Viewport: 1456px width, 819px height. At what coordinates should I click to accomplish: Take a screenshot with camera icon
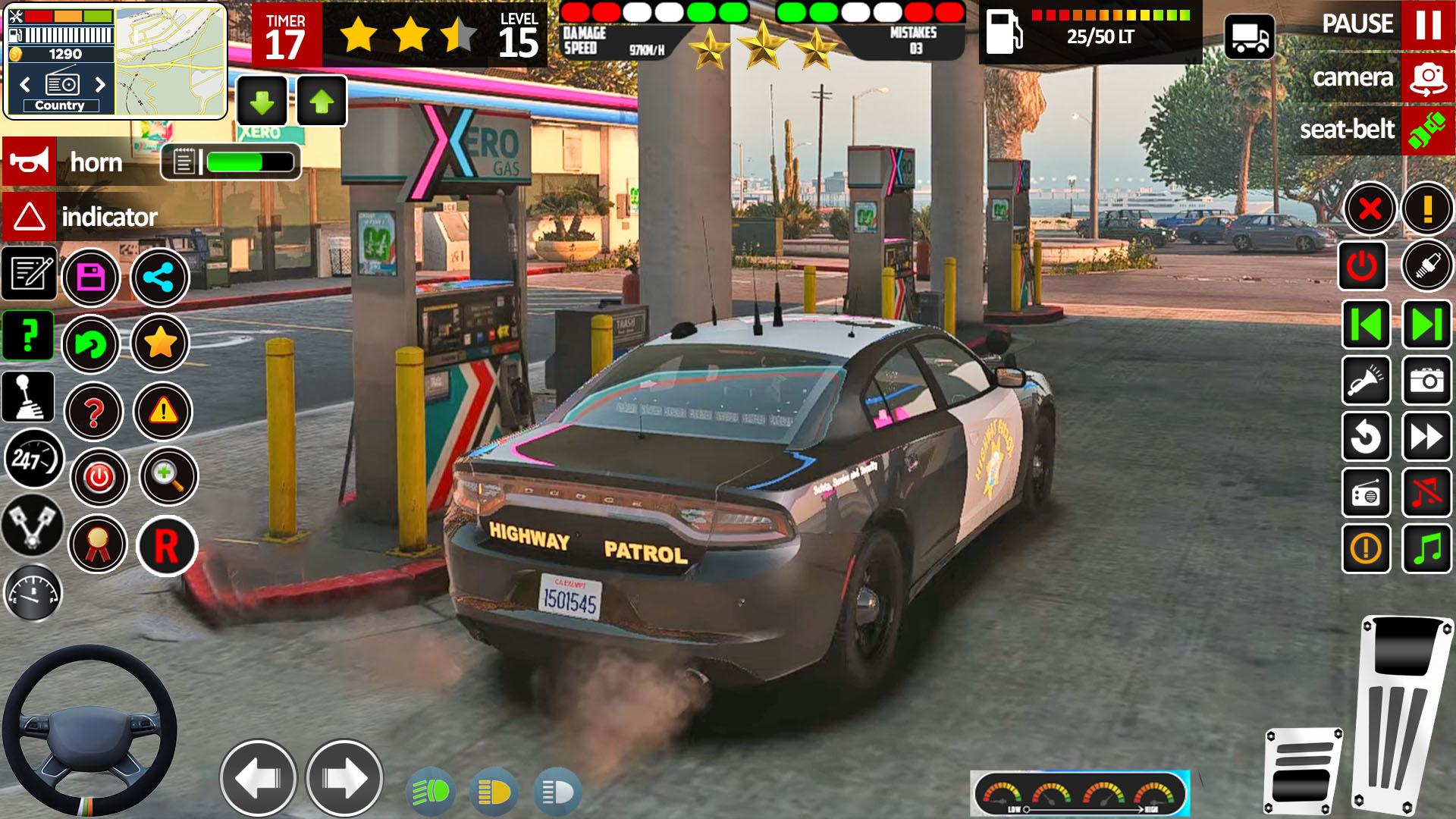coord(1427,381)
